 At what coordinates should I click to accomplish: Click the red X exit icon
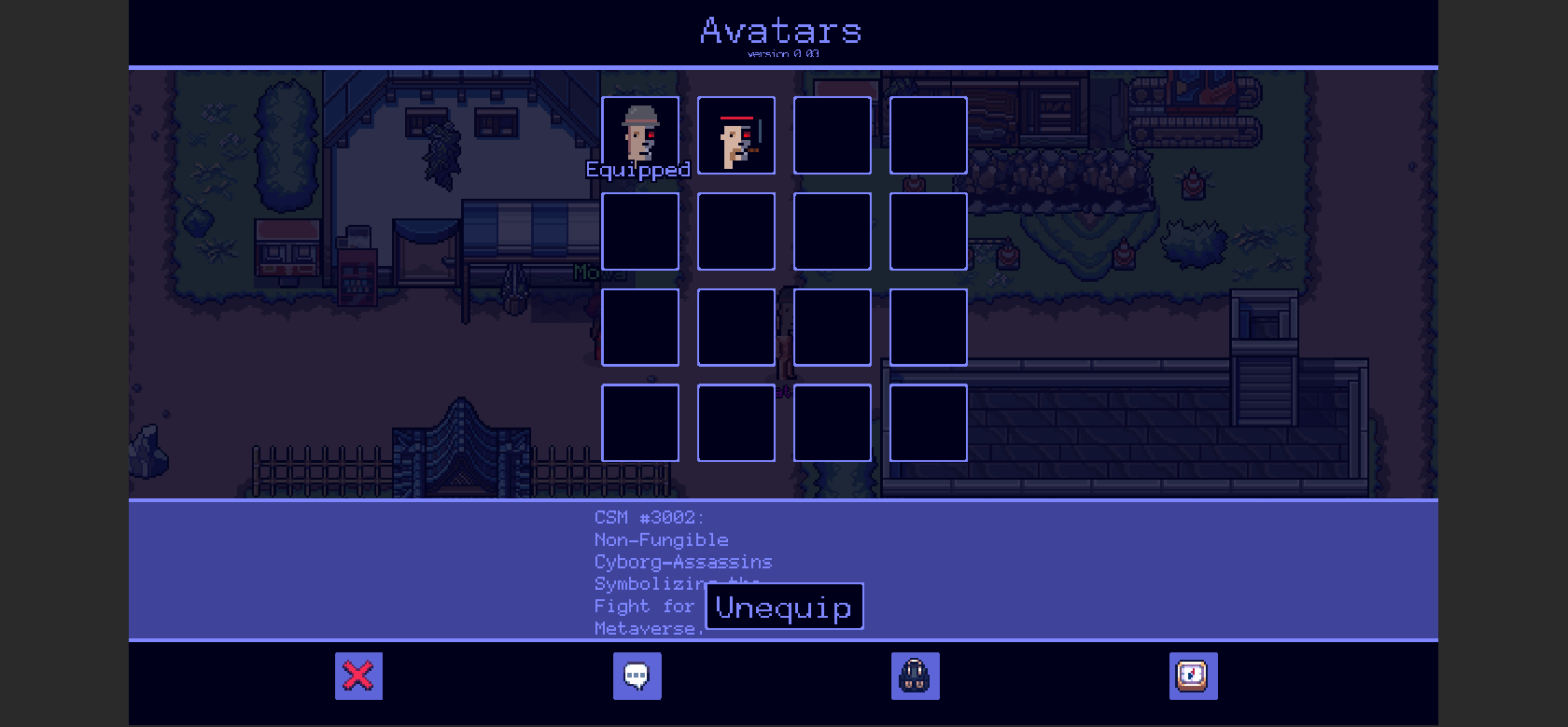358,676
